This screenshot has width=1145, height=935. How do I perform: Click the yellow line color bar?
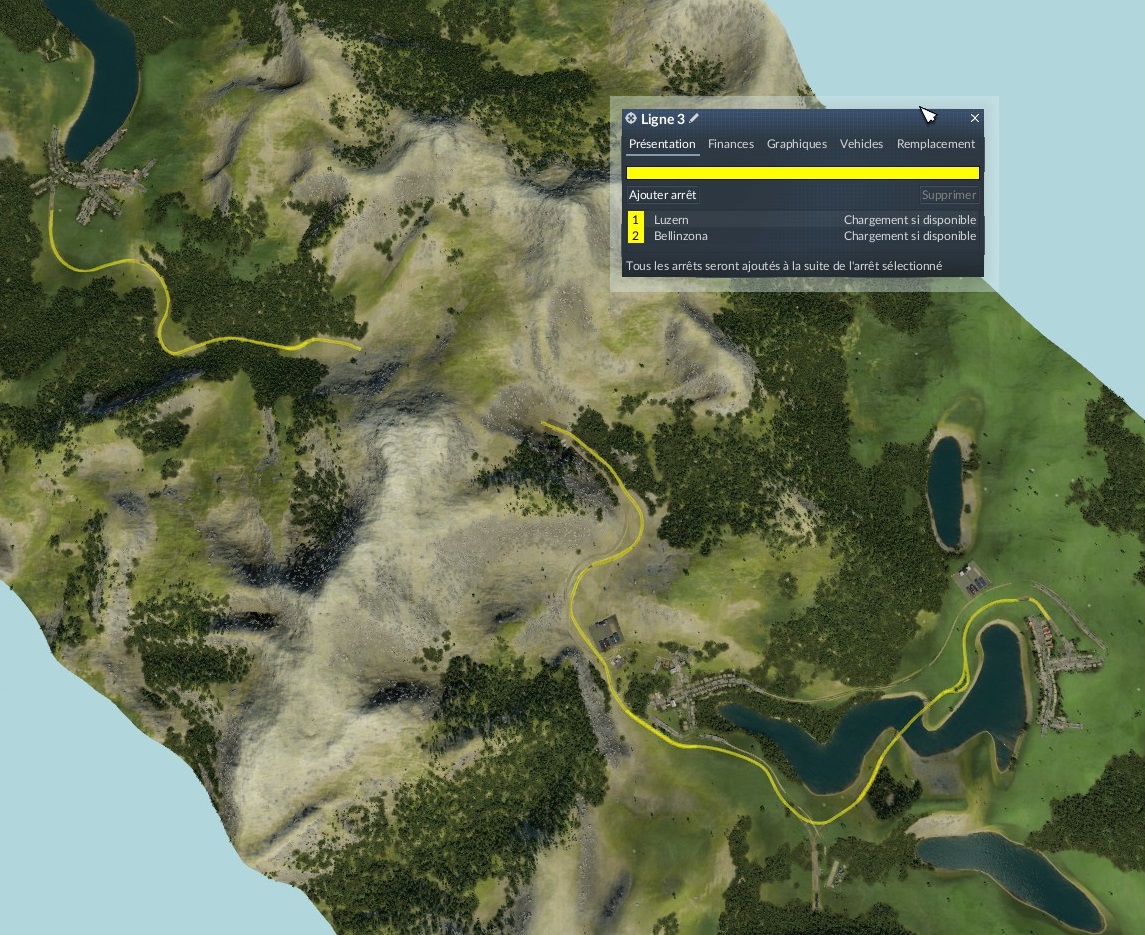click(802, 173)
